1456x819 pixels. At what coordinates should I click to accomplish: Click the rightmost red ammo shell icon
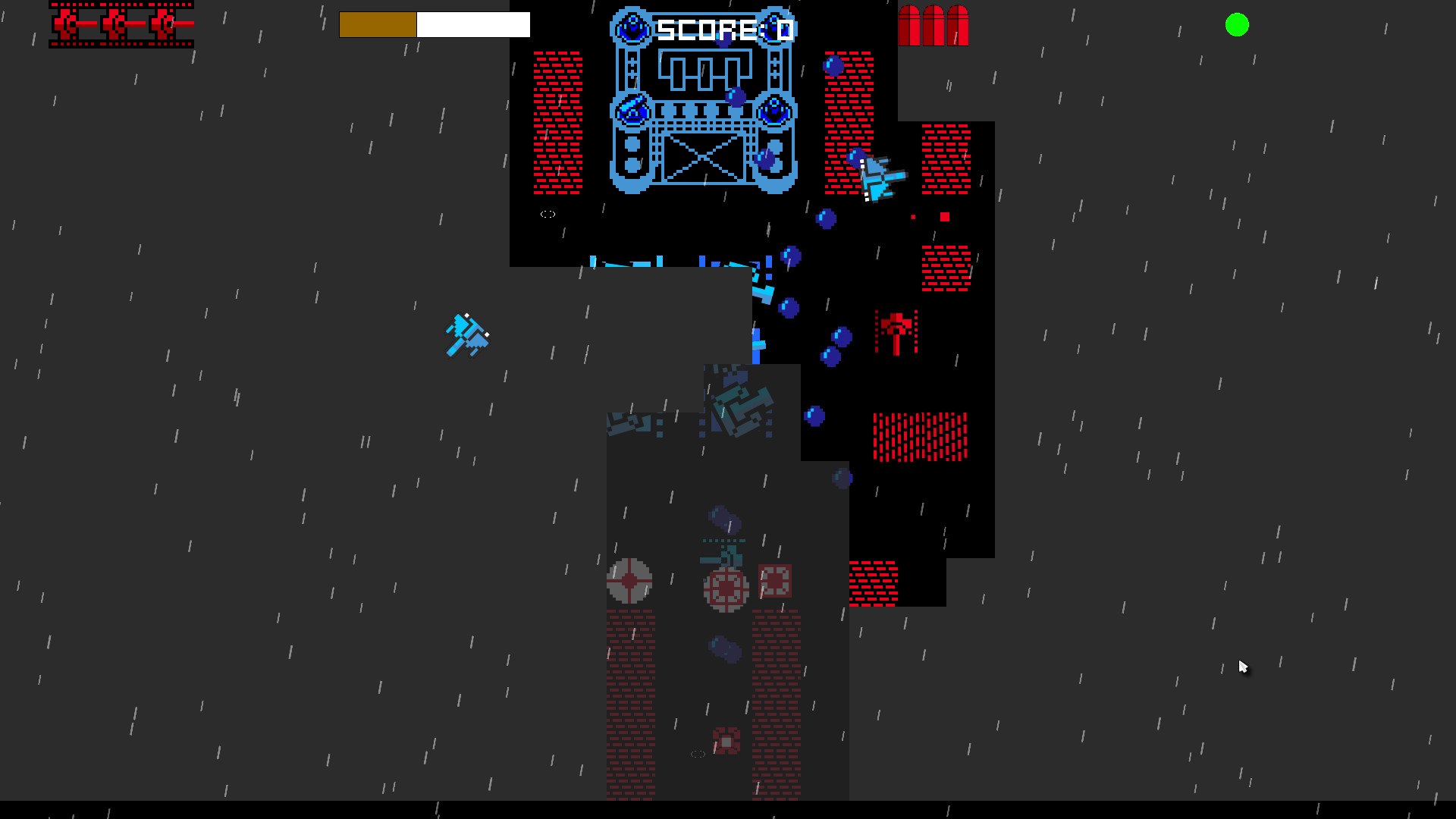(958, 25)
